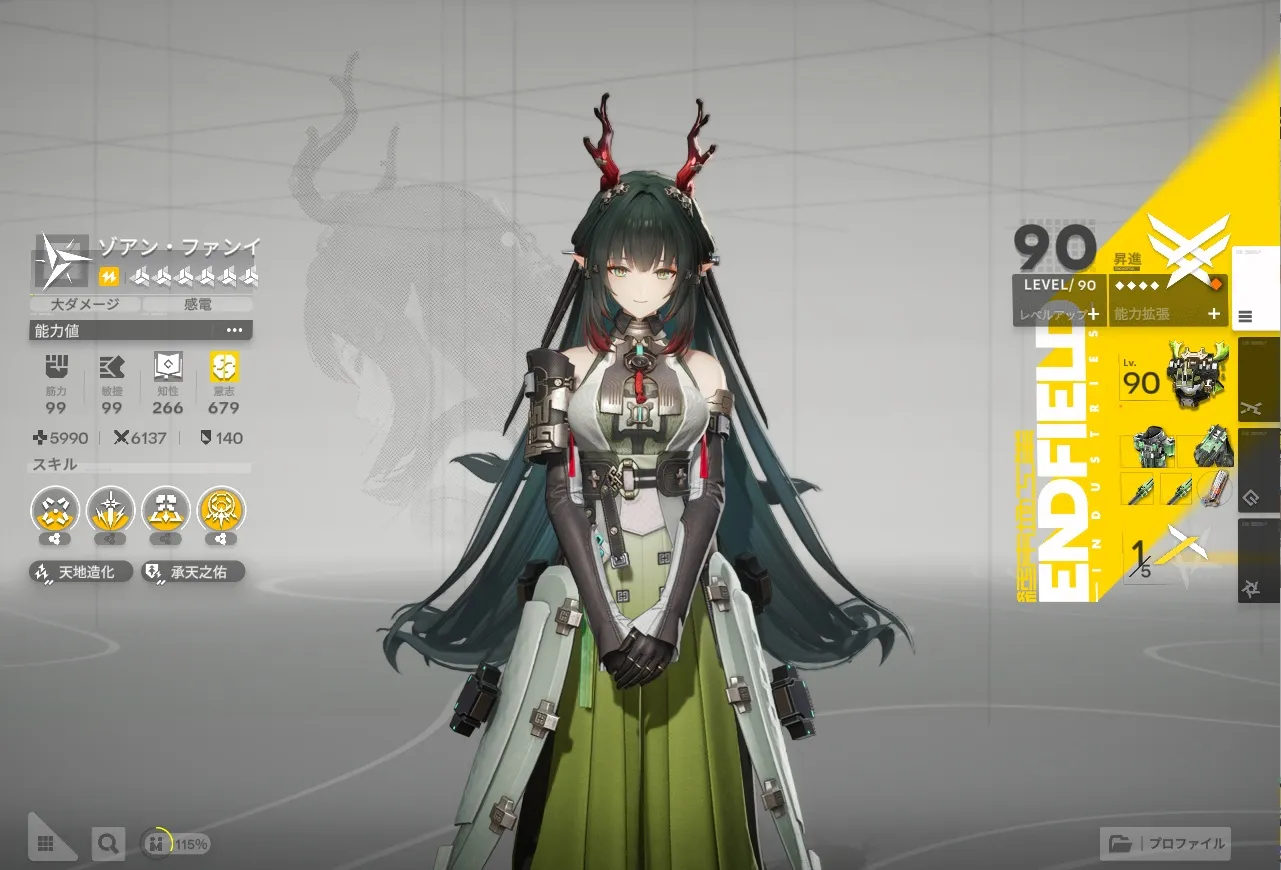Open the grid menu icon
Viewport: 1281px width, 870px height.
(x=45, y=843)
